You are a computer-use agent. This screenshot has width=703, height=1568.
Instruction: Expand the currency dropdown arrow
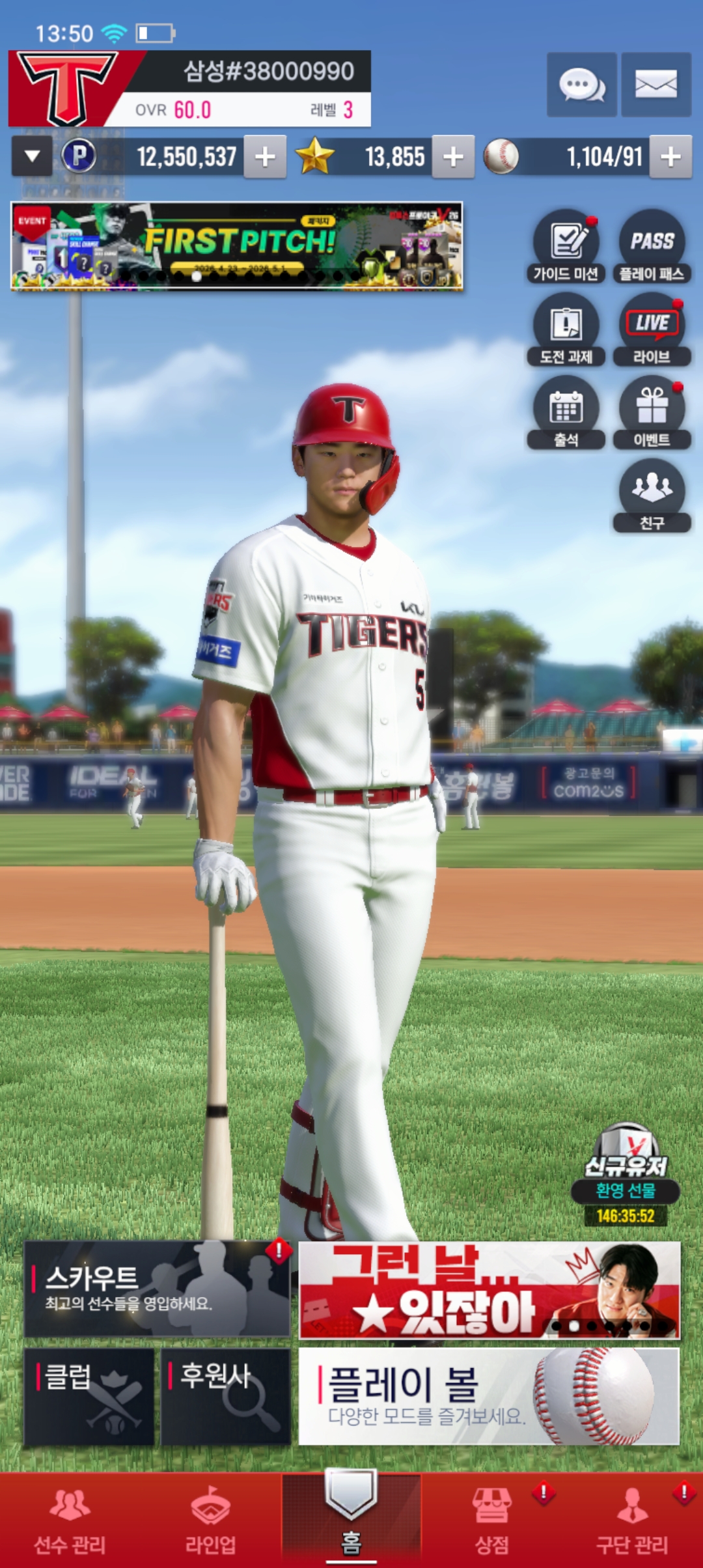pyautogui.click(x=32, y=157)
